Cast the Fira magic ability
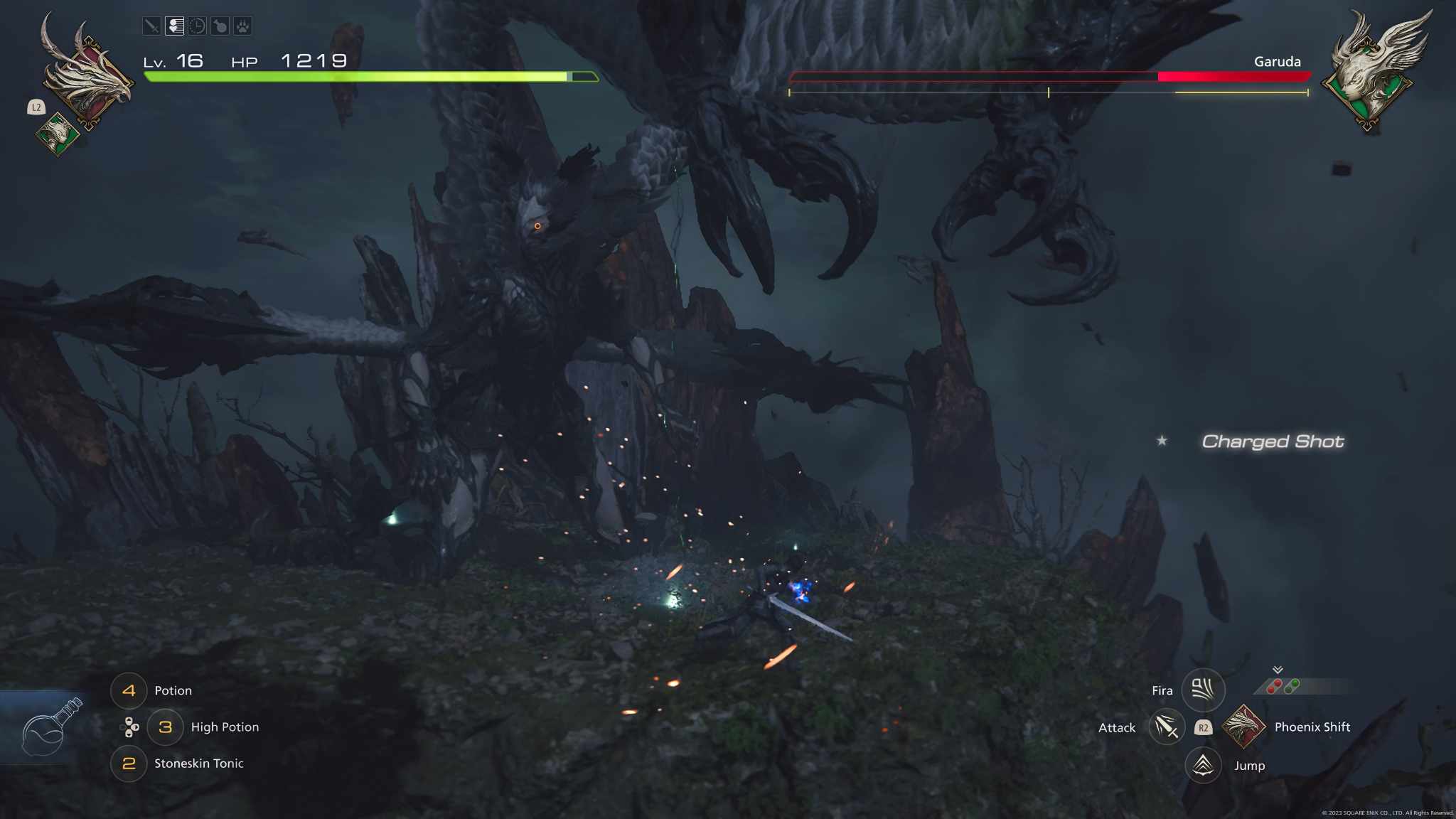Screen dimensions: 1456x819 pos(1202,689)
